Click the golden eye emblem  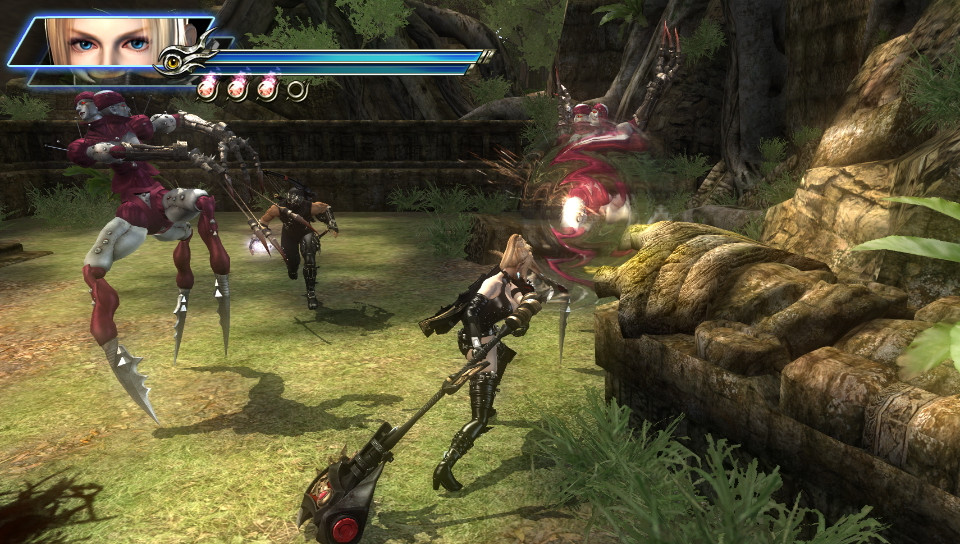[174, 63]
